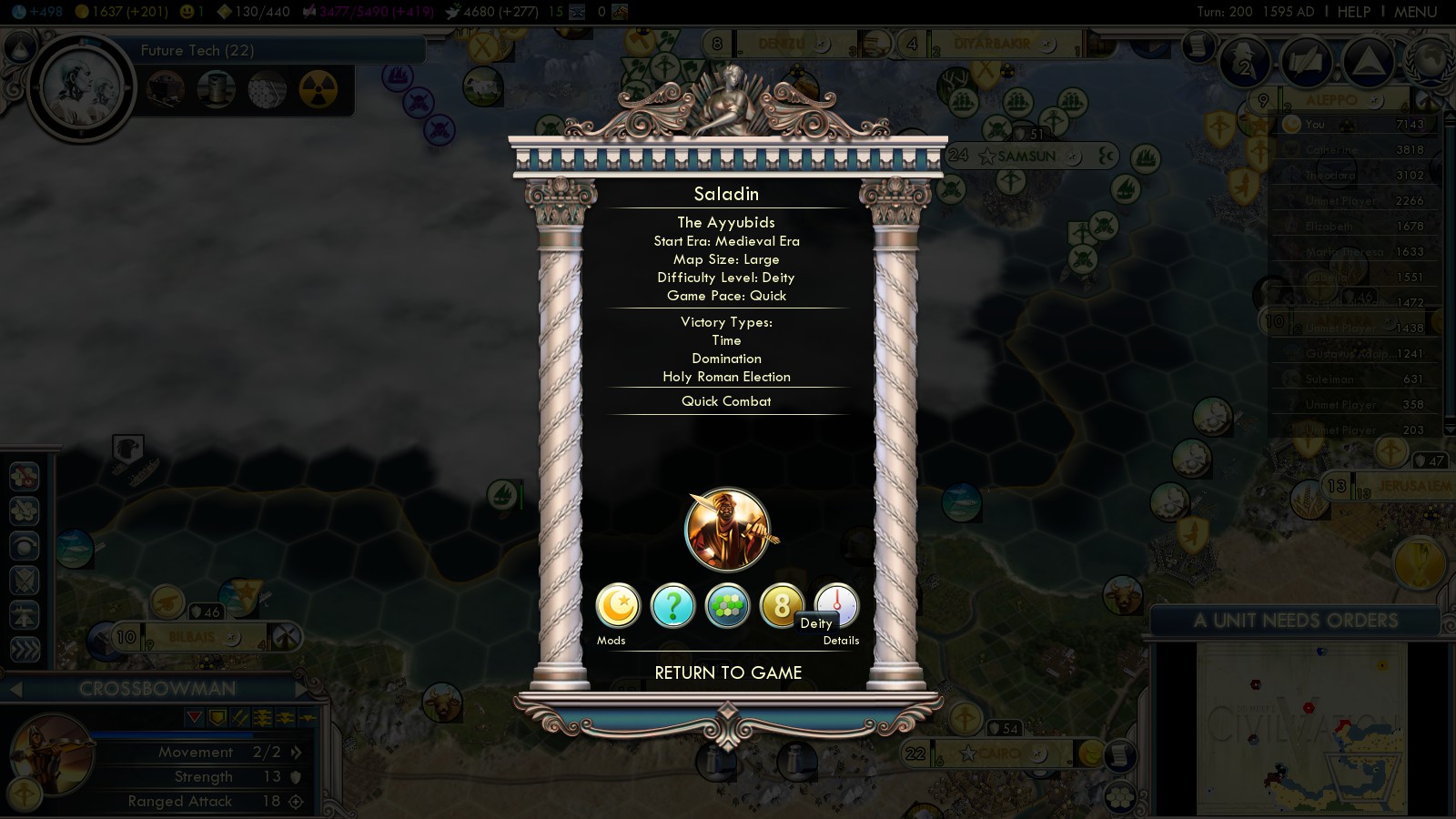Return to the game
The height and width of the screenshot is (819, 1456).
728,673
